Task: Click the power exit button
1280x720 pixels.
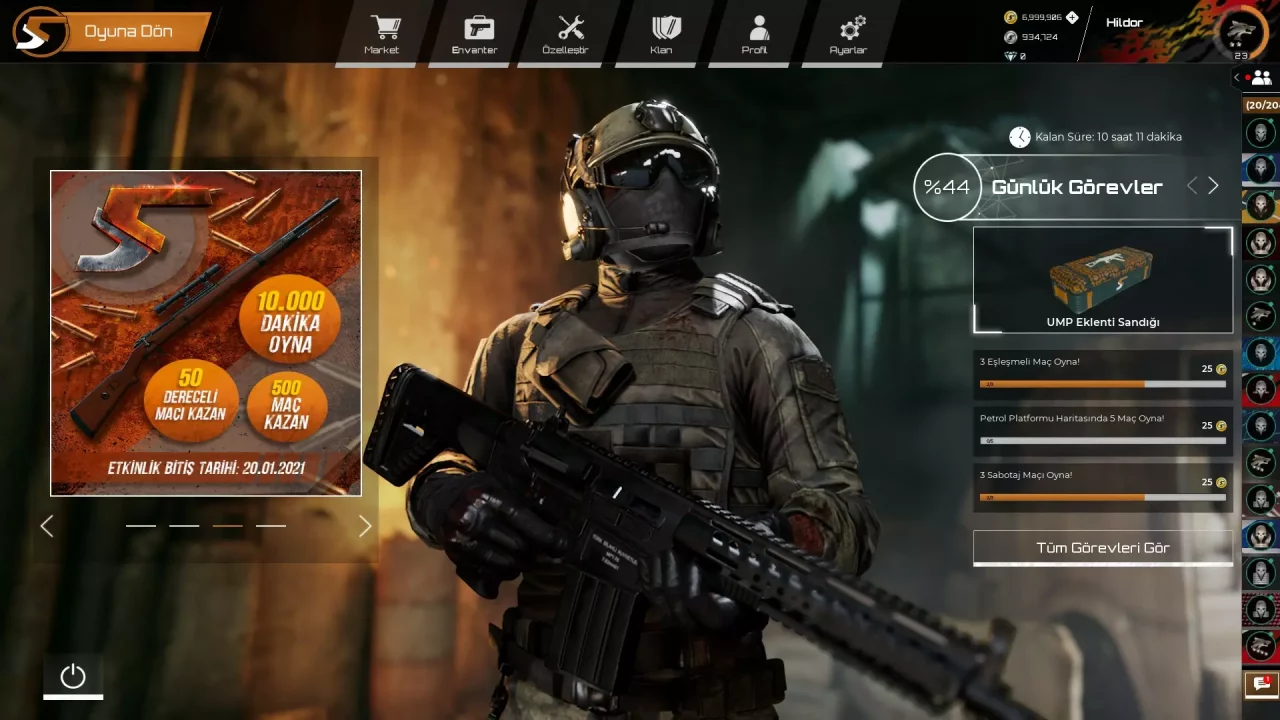Action: click(x=73, y=677)
